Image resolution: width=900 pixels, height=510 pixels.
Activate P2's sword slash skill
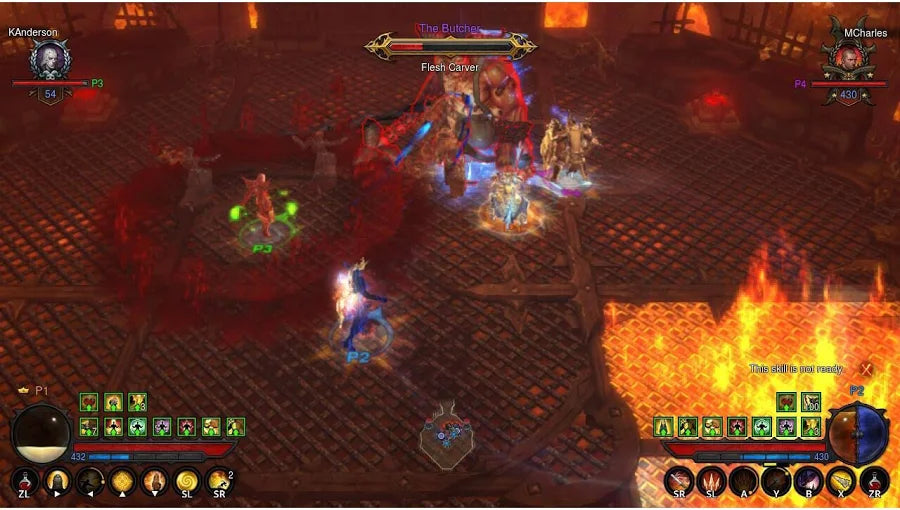(x=679, y=481)
